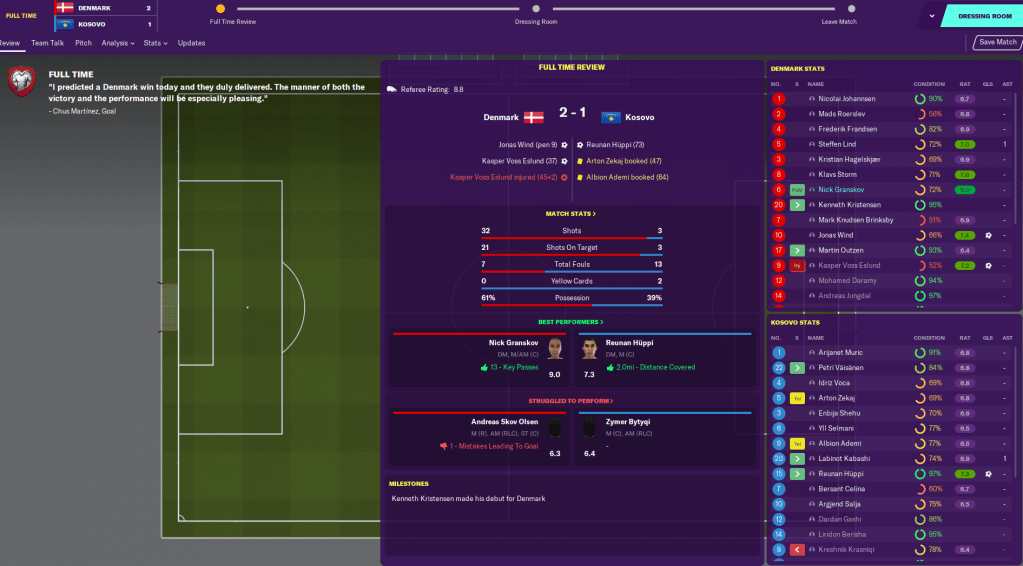The width and height of the screenshot is (1023, 566).
Task: Click the Dressing Room button
Action: [x=984, y=16]
